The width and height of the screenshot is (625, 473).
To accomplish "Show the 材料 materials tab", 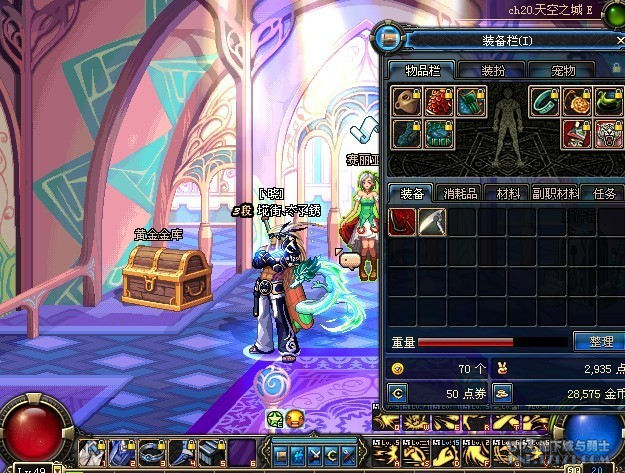I will click(x=508, y=193).
